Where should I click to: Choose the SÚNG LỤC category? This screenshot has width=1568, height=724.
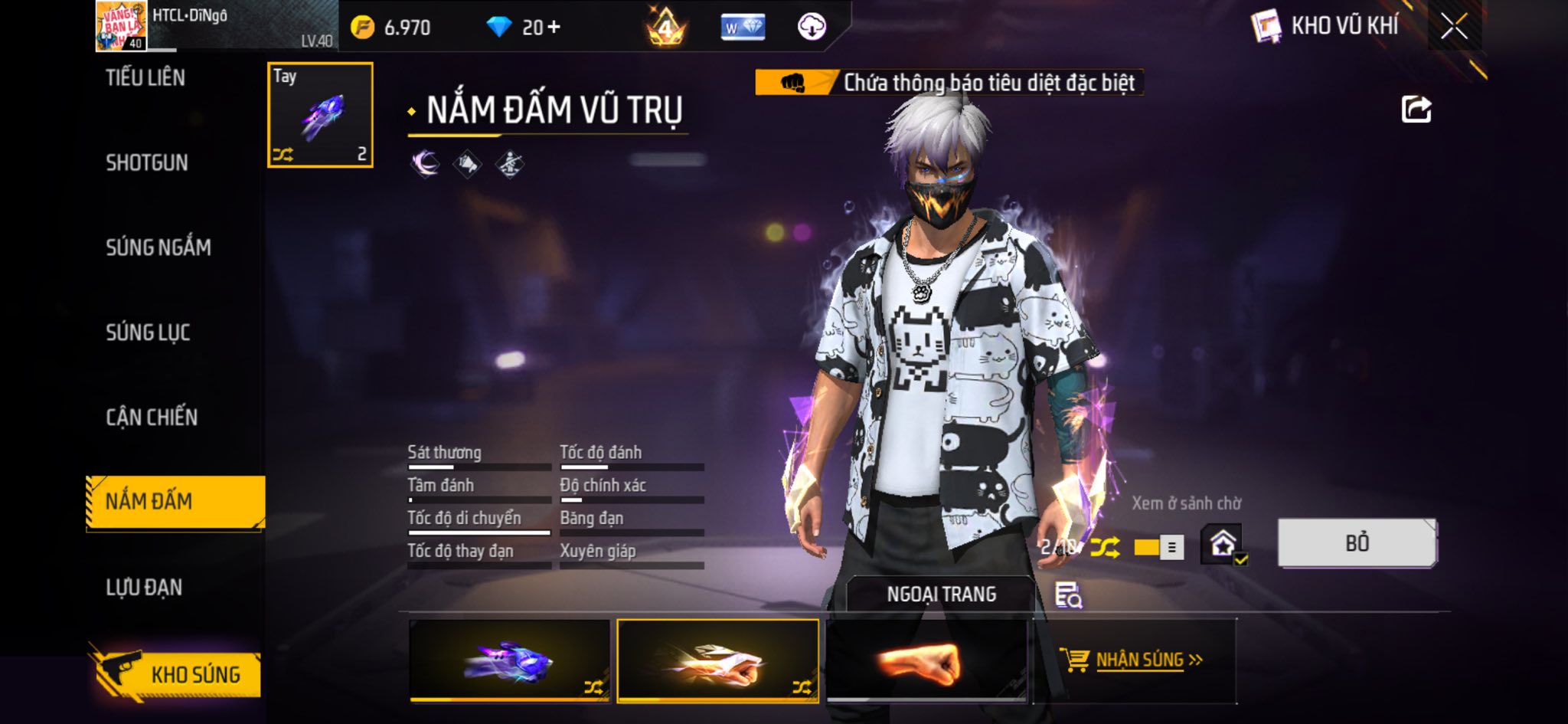[148, 333]
